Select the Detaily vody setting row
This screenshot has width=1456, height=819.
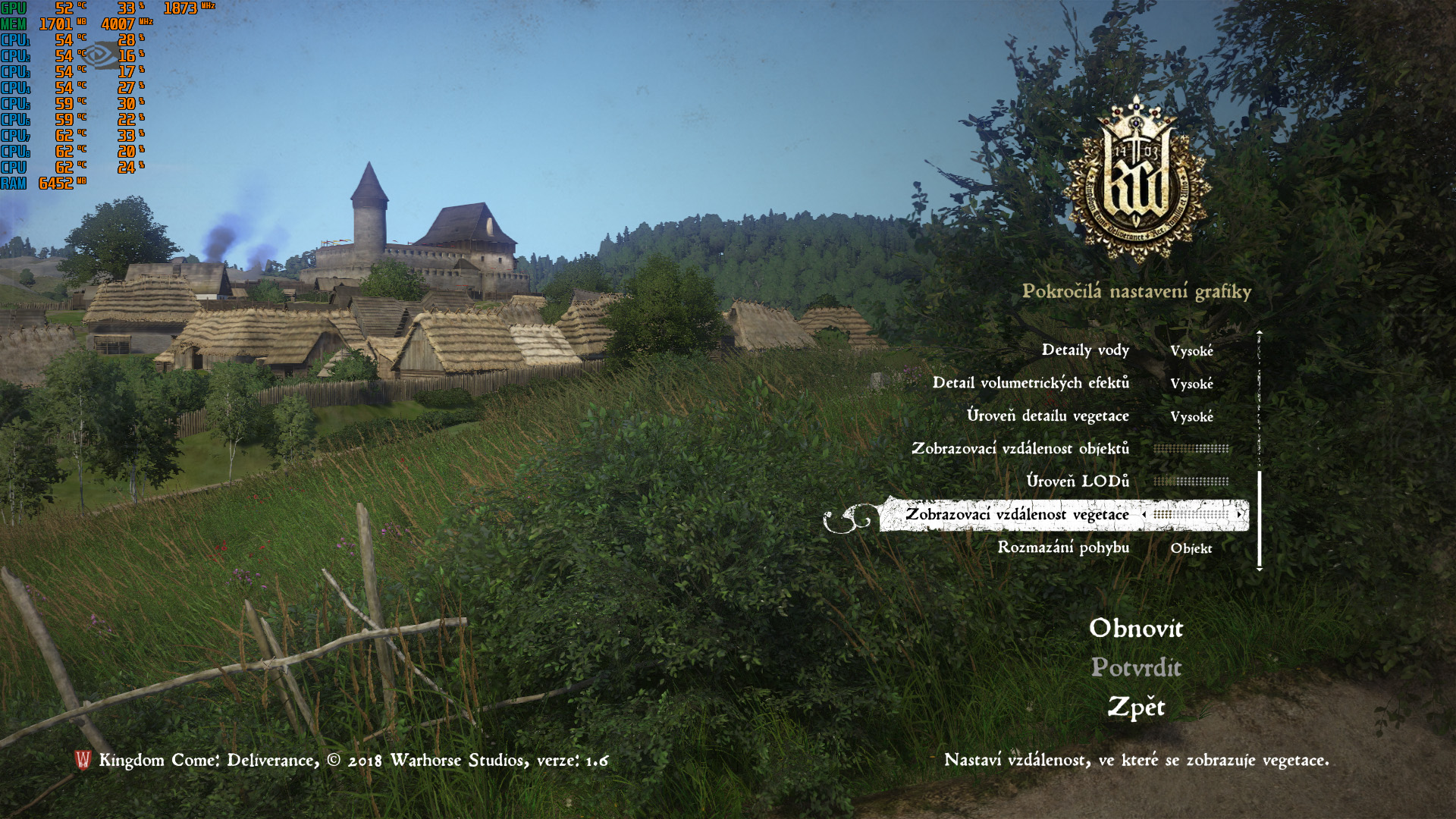pyautogui.click(x=1085, y=350)
